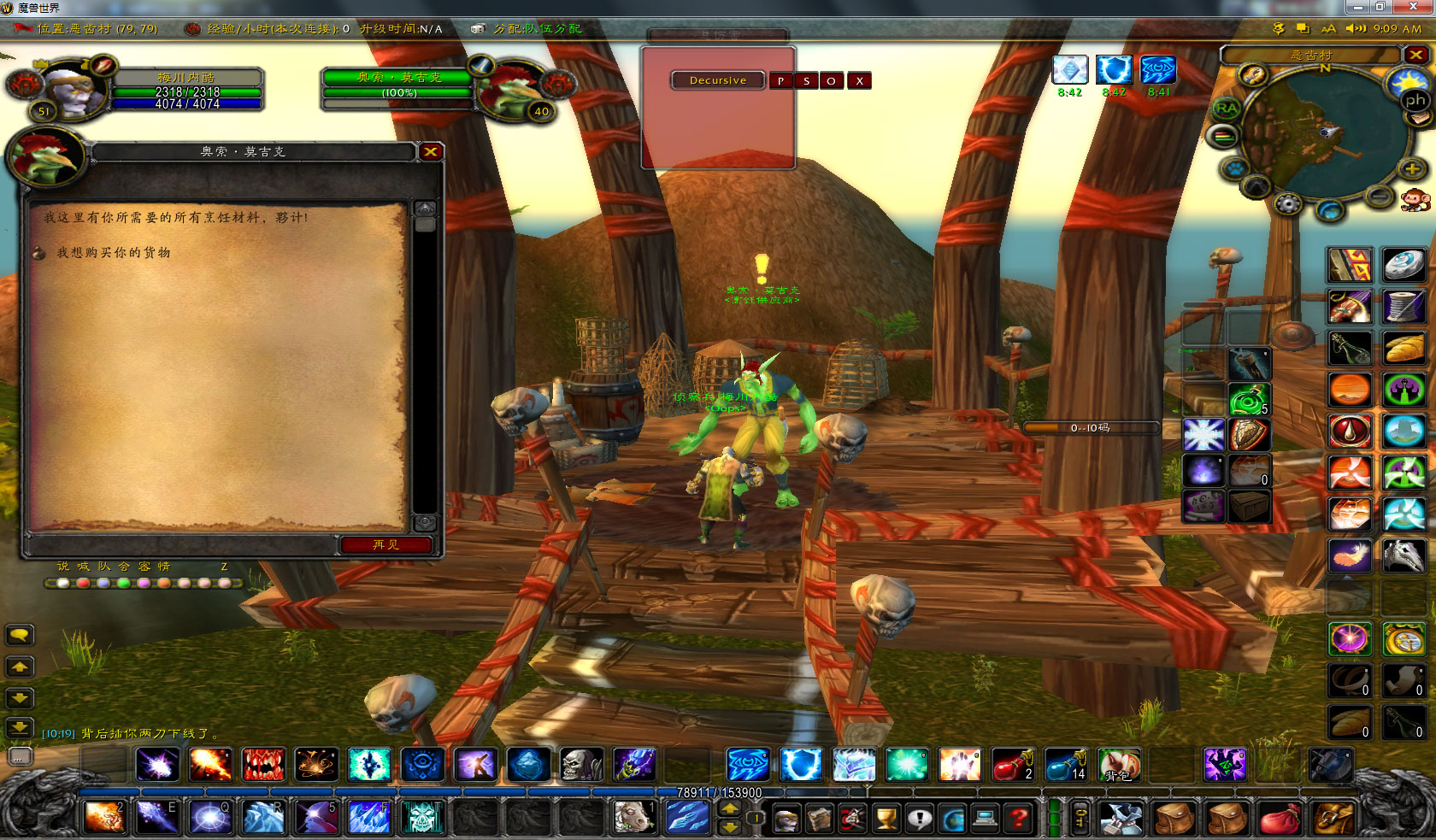This screenshot has height=840, width=1436.
Task: Open the keyring button
Action: (1081, 819)
